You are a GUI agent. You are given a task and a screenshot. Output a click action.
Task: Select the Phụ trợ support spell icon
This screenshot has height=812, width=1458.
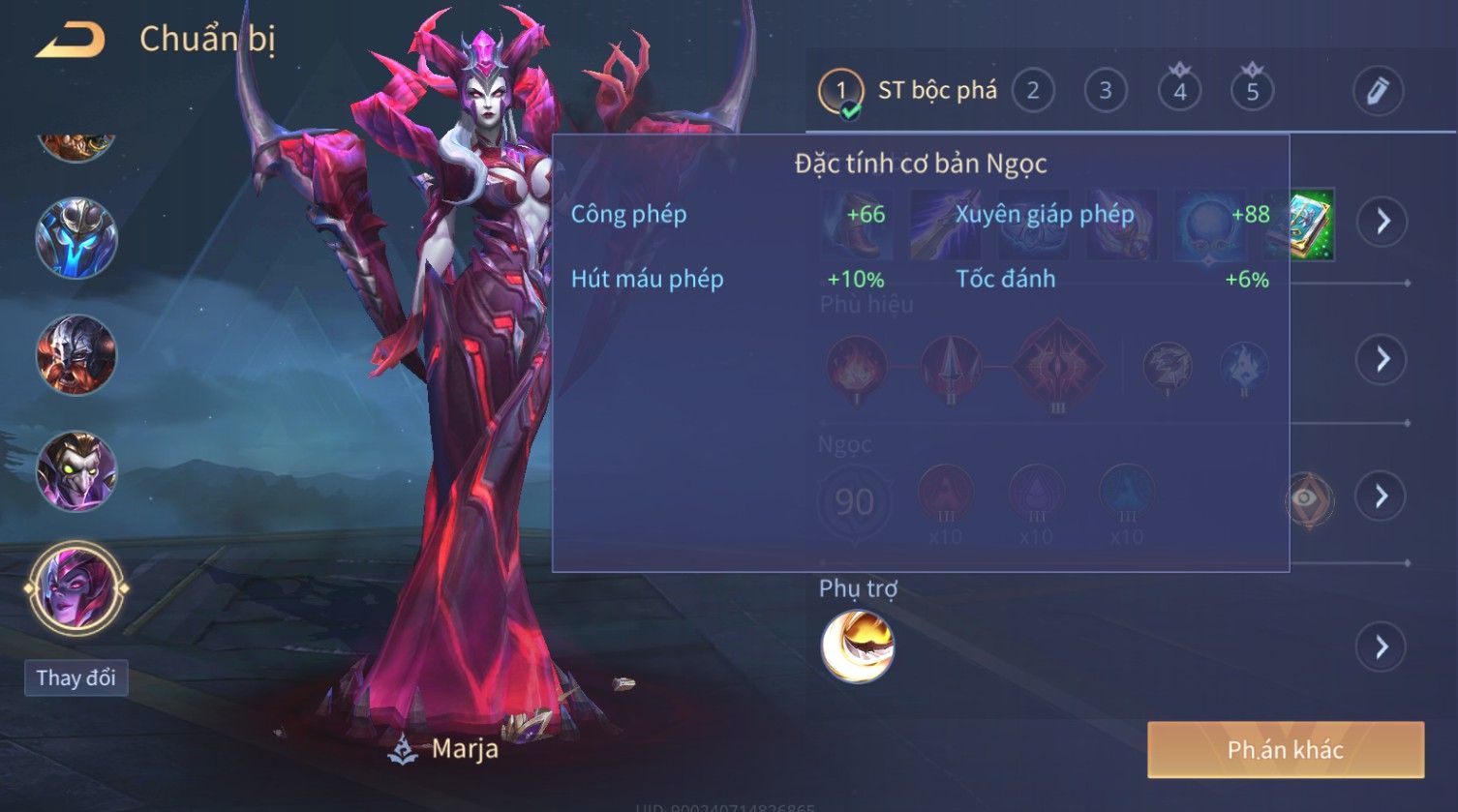tap(858, 647)
